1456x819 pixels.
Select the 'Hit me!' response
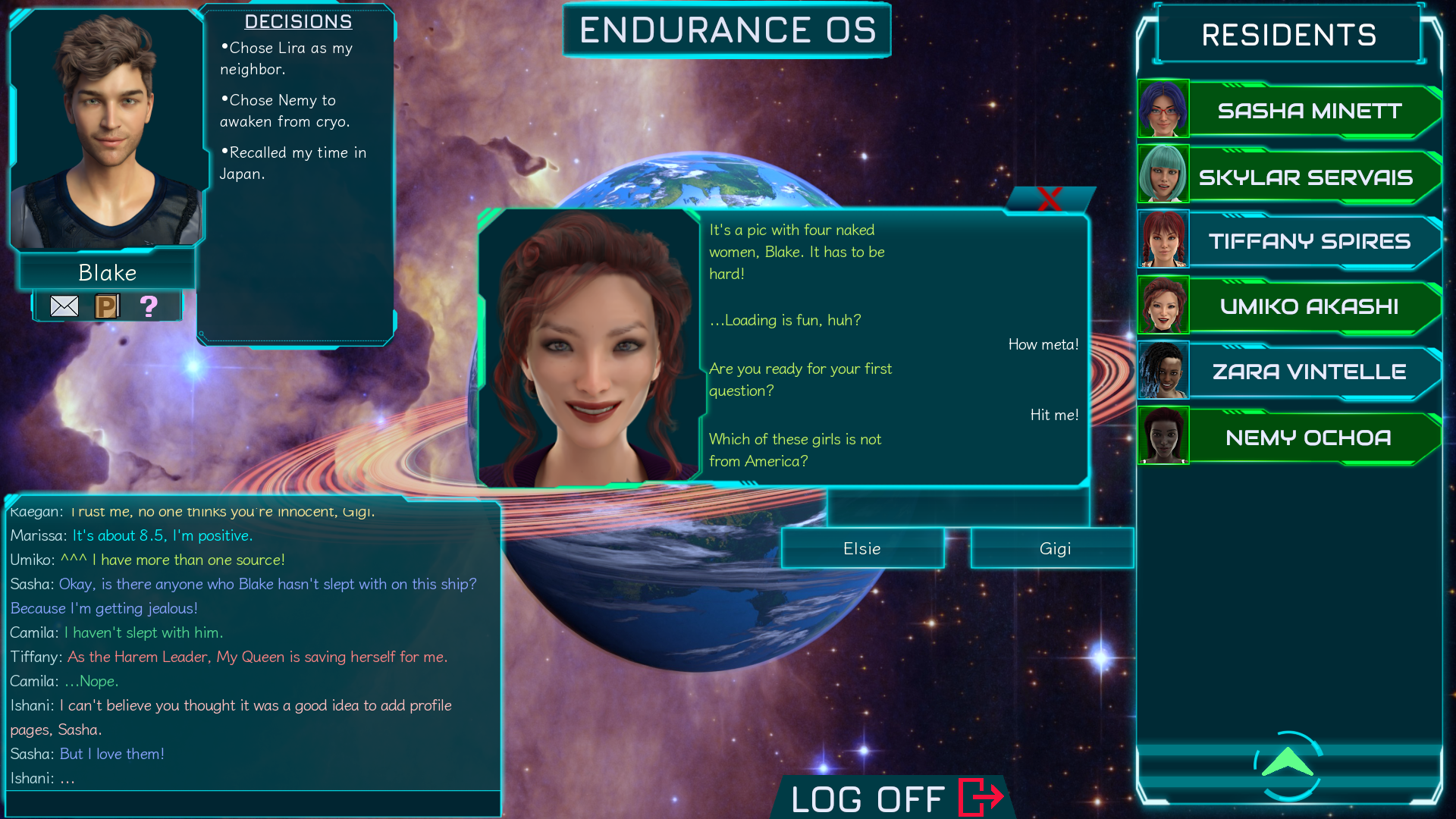[x=1053, y=415]
